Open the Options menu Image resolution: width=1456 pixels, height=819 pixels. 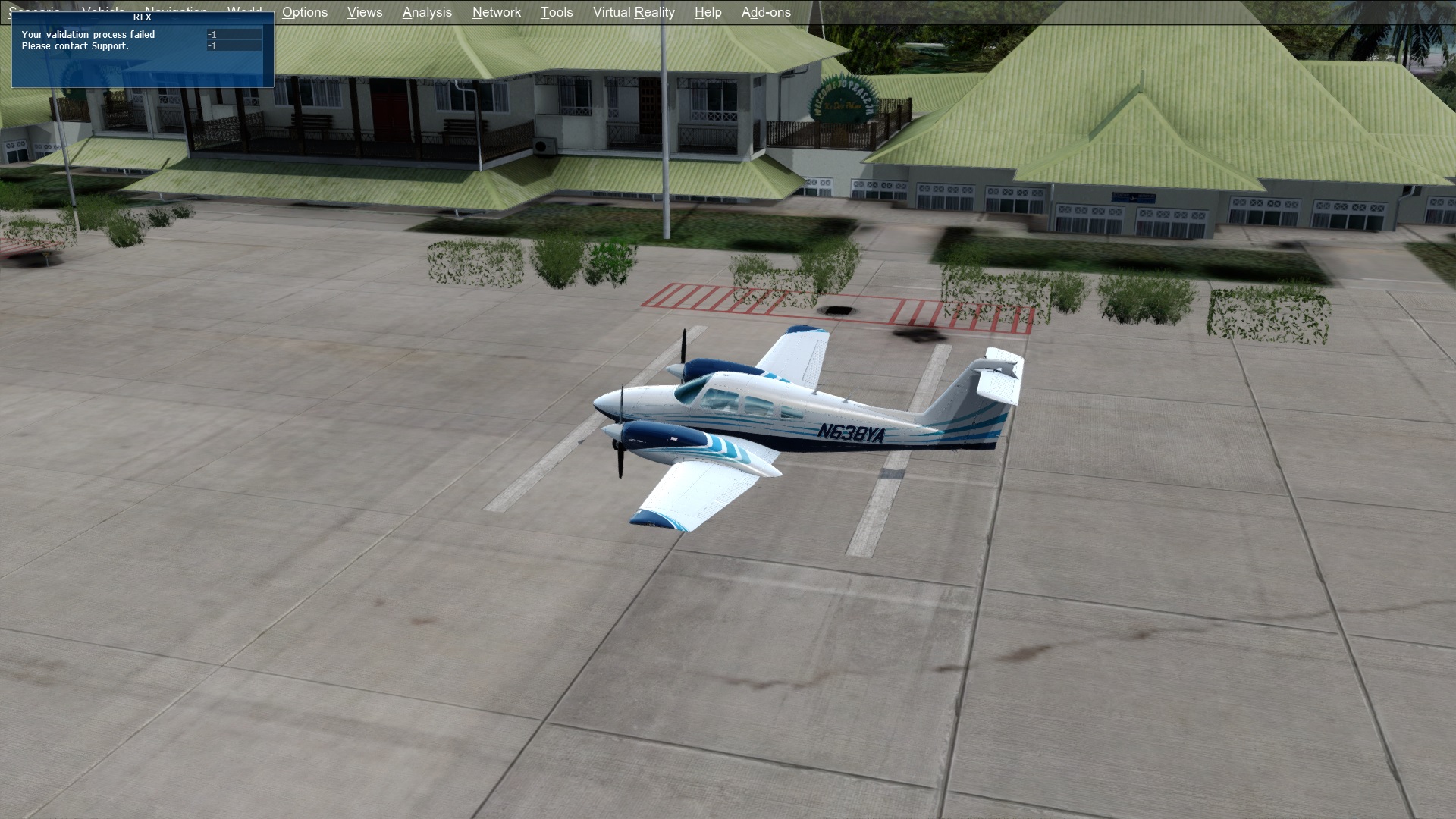click(304, 12)
